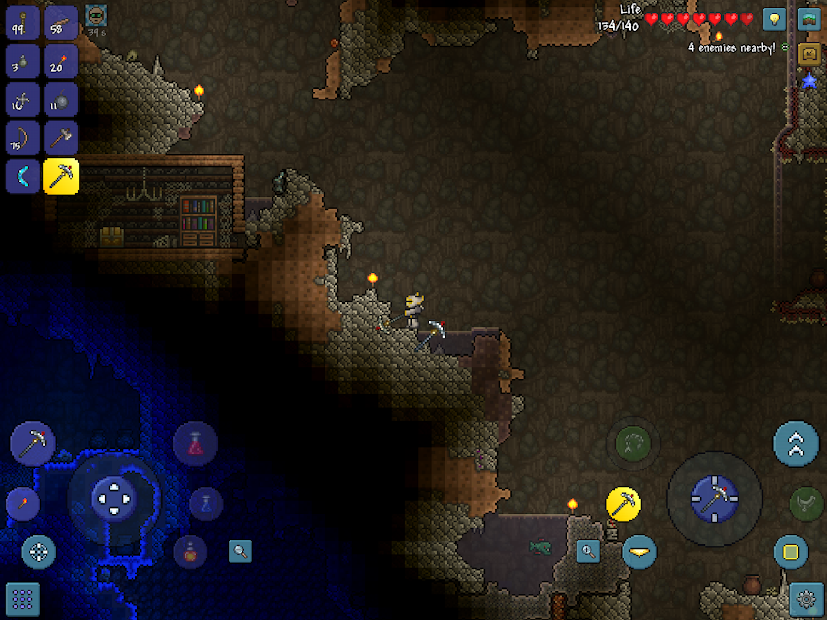Pick the grappling hook hotbar slot
Viewport: 827px width, 620px height.
click(23, 99)
